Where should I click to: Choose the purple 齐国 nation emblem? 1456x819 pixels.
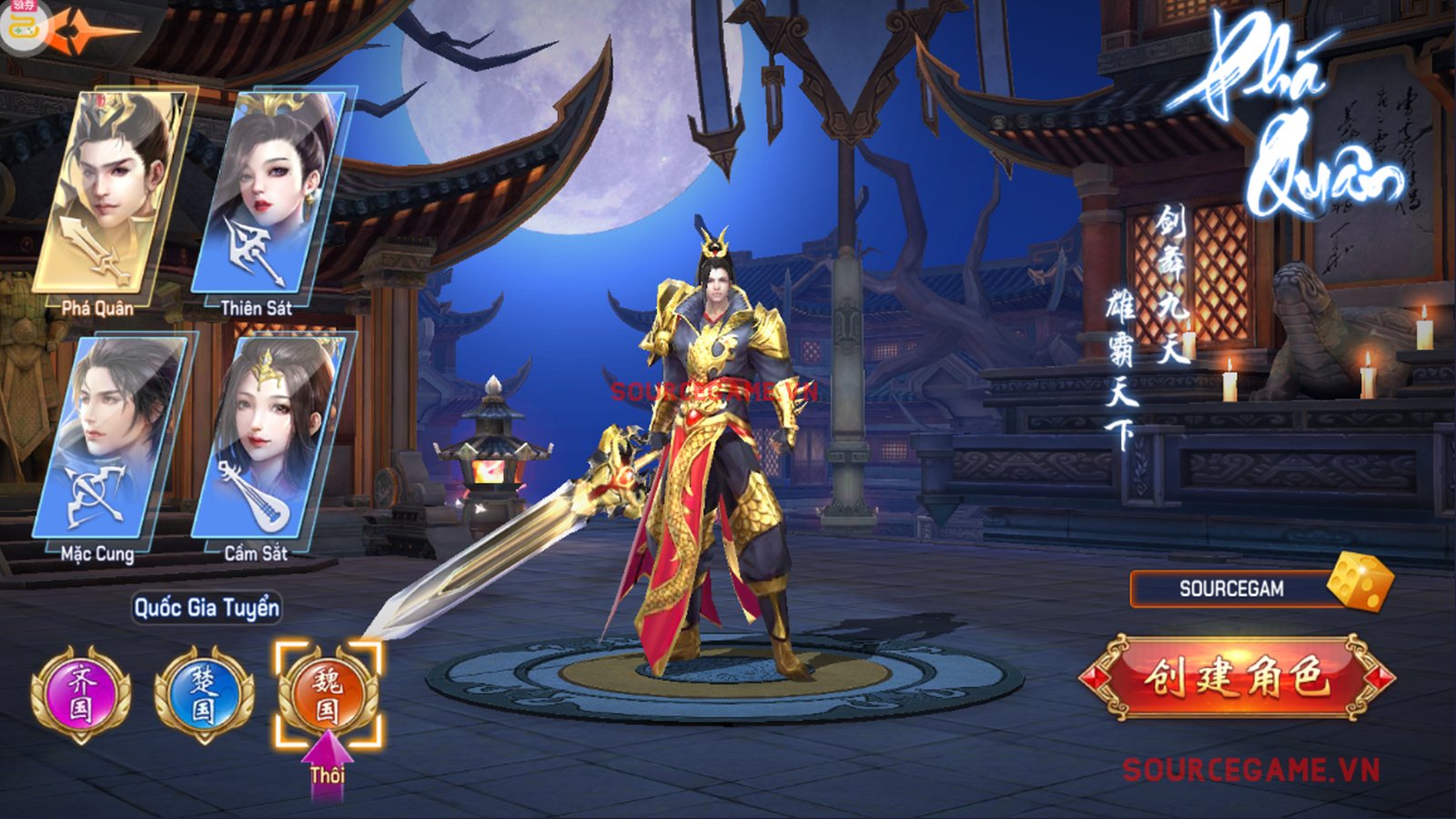(x=81, y=693)
